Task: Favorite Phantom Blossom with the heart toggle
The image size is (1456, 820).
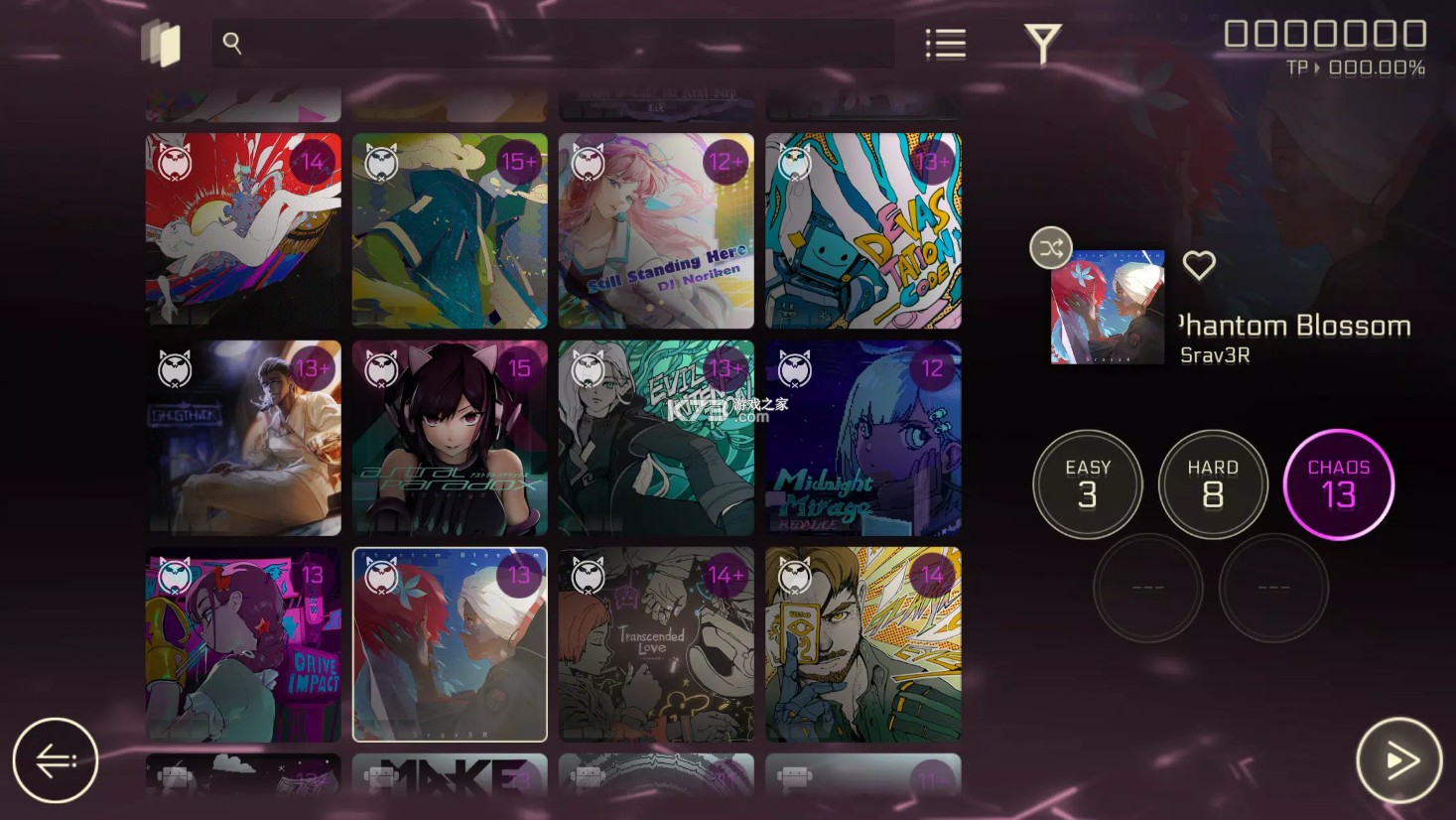Action: [1199, 265]
